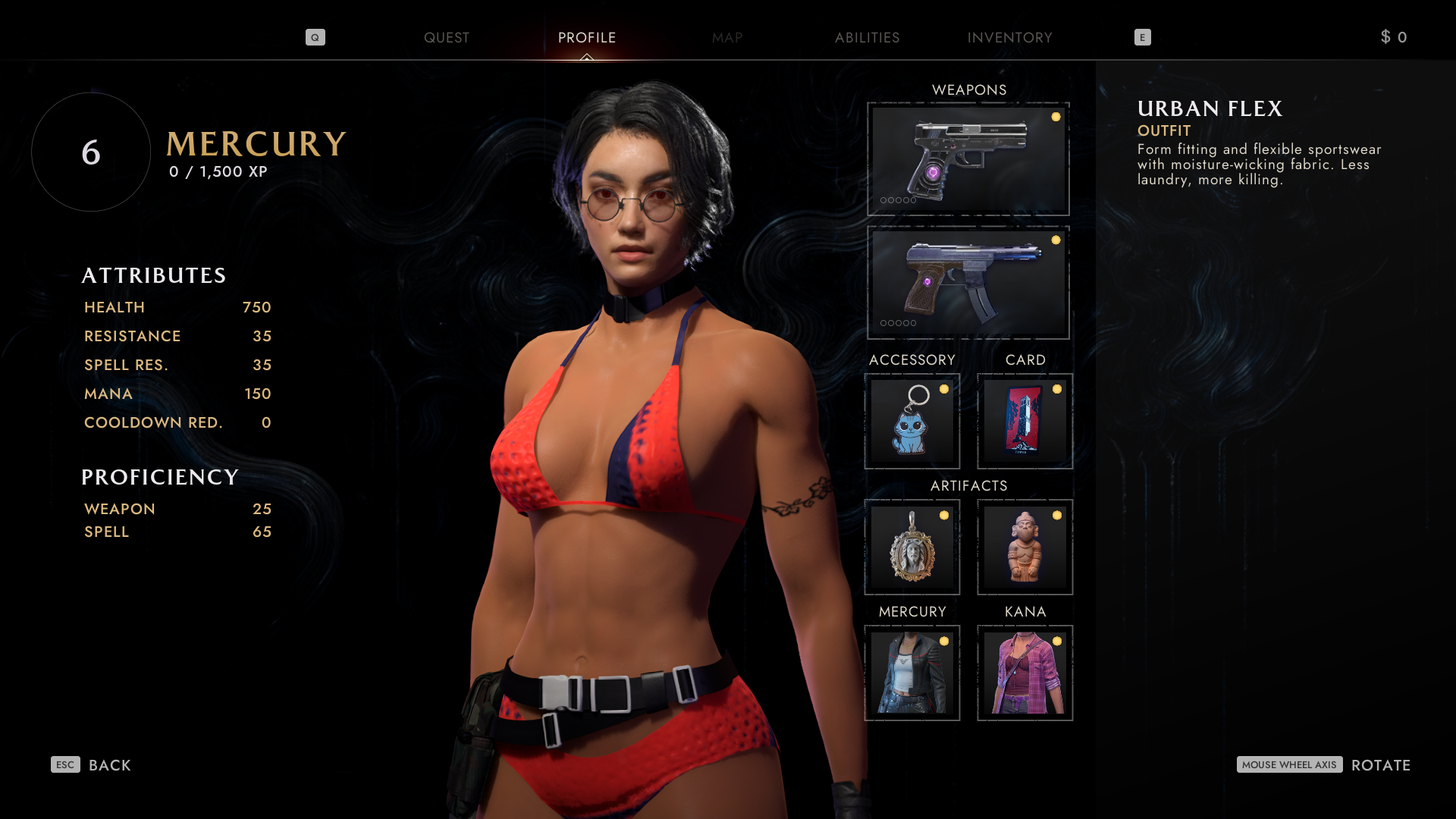1456x819 pixels.
Task: Open the Profile tab
Action: pos(587,38)
